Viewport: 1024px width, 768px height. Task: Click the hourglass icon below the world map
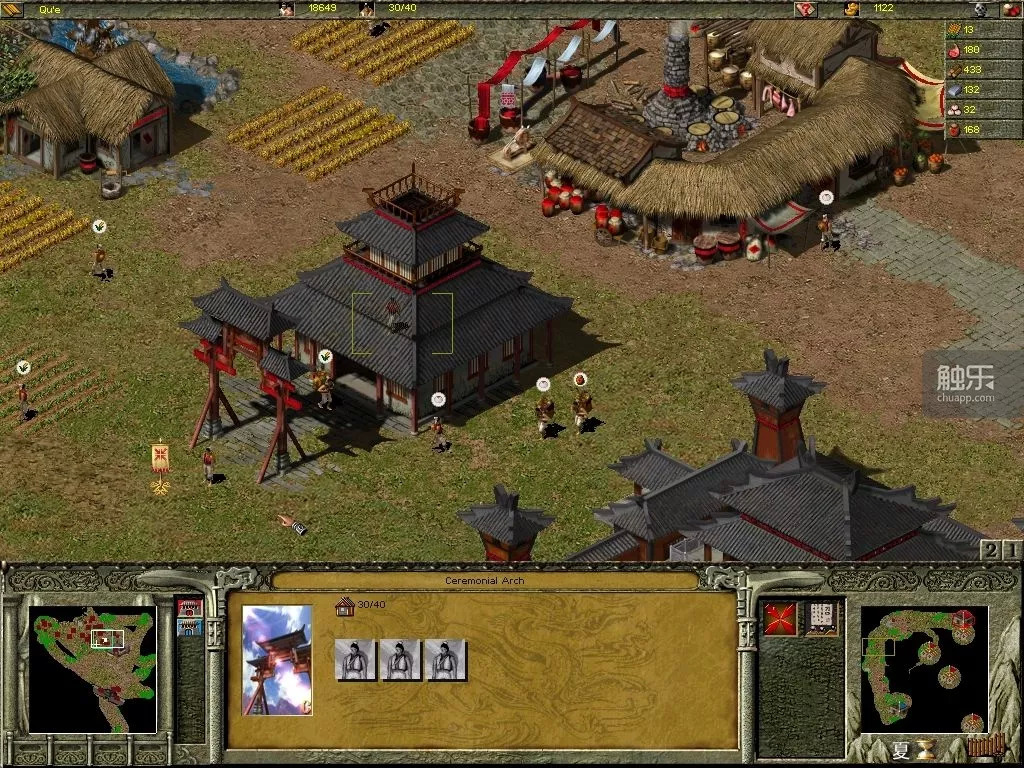click(927, 749)
